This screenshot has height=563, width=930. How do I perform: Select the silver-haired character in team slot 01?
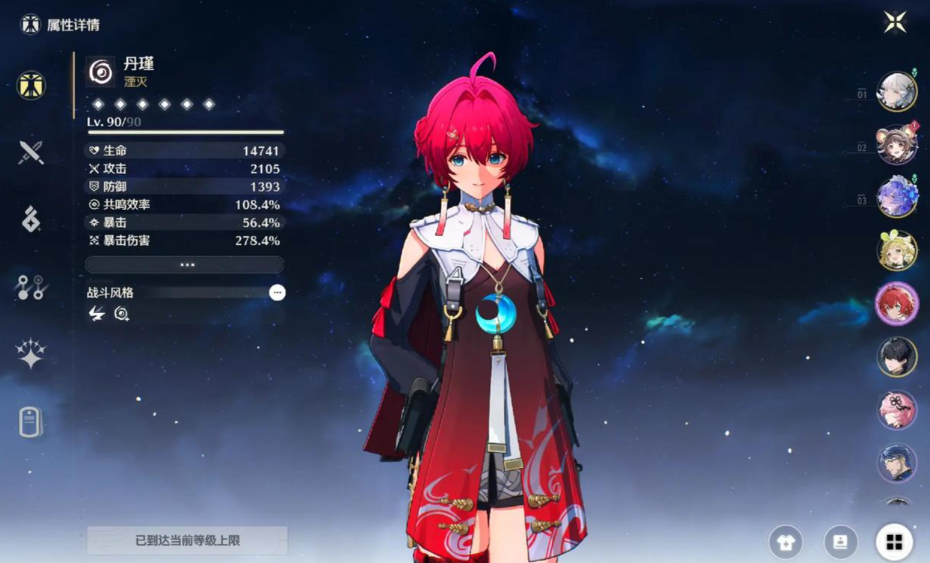click(x=896, y=93)
